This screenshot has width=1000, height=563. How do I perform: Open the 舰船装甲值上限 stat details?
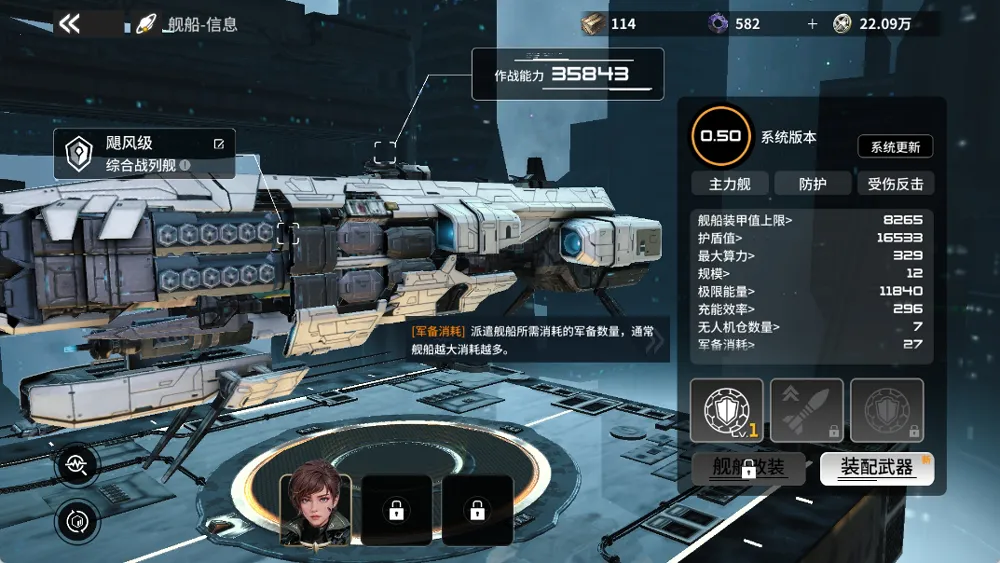[746, 219]
